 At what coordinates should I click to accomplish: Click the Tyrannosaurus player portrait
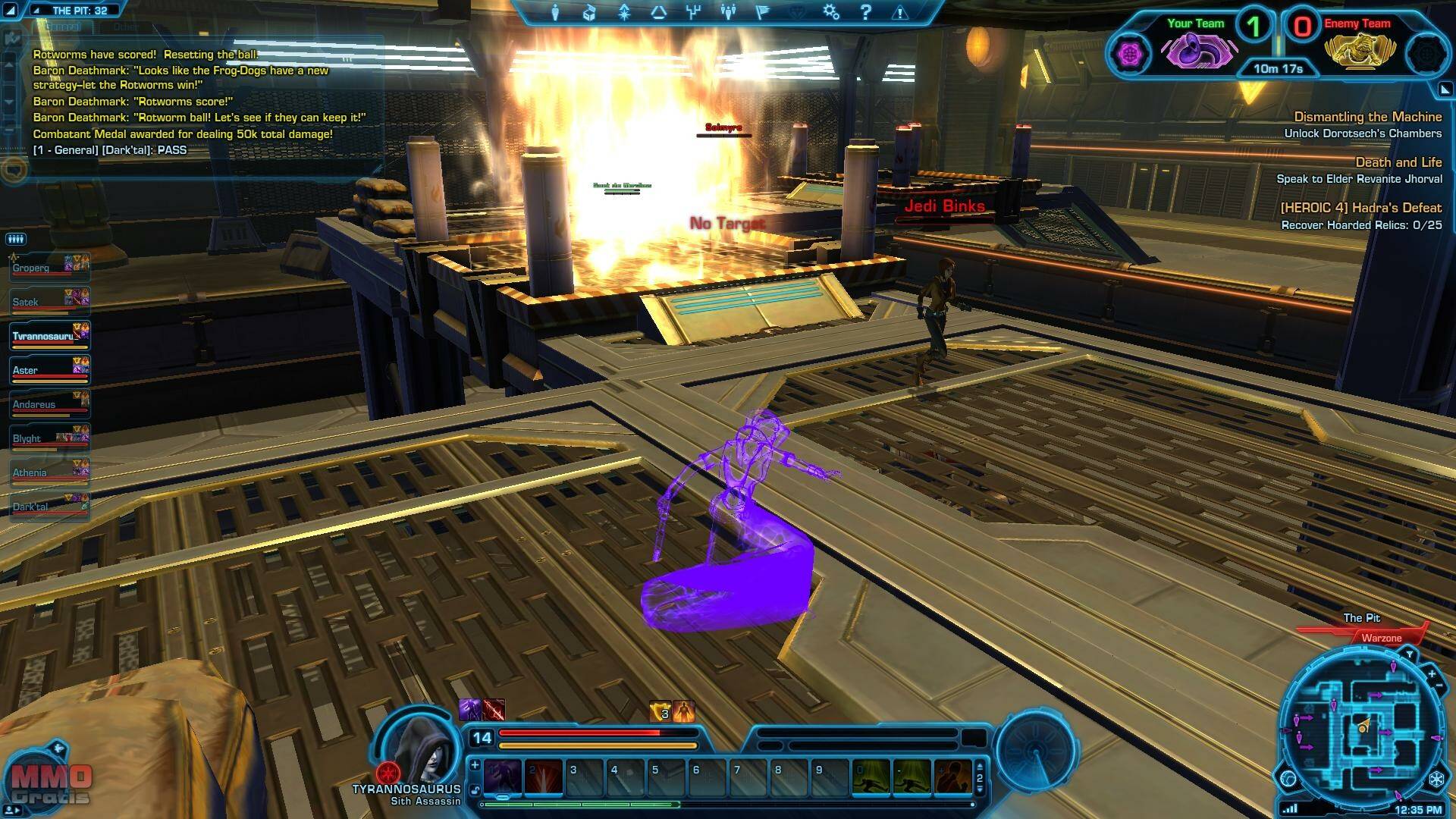(x=419, y=745)
